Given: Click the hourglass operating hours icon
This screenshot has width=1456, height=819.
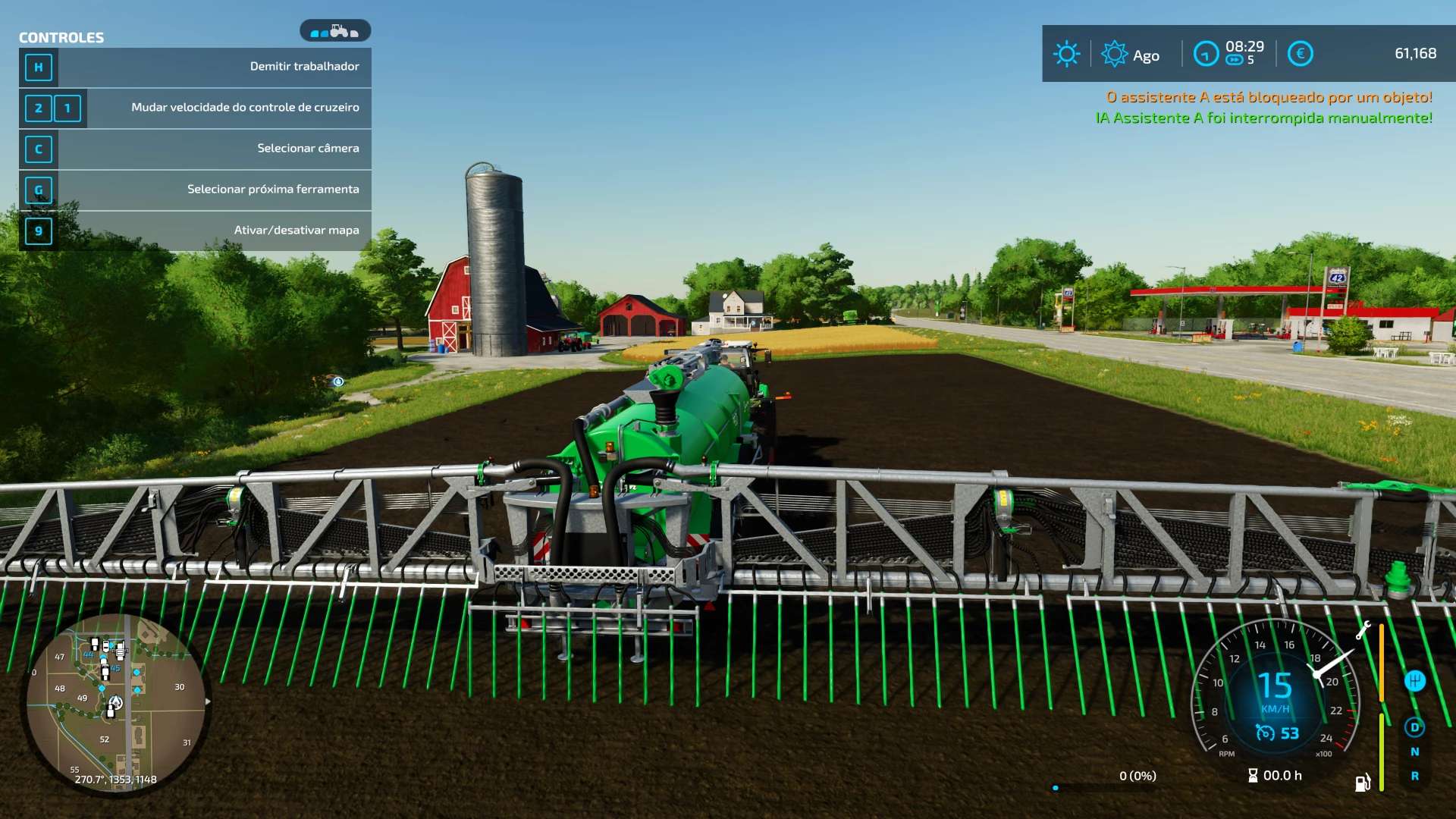Looking at the screenshot, I should (1253, 775).
